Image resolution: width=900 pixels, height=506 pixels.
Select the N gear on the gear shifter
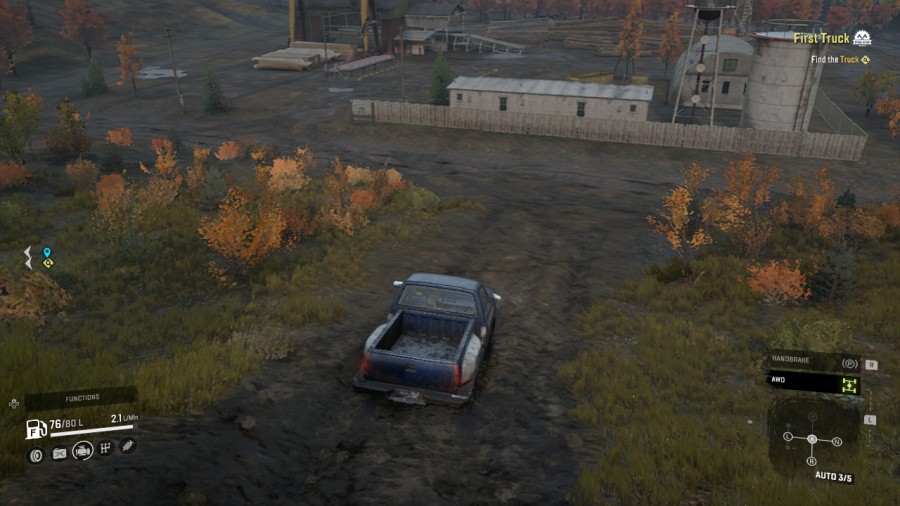click(x=837, y=441)
